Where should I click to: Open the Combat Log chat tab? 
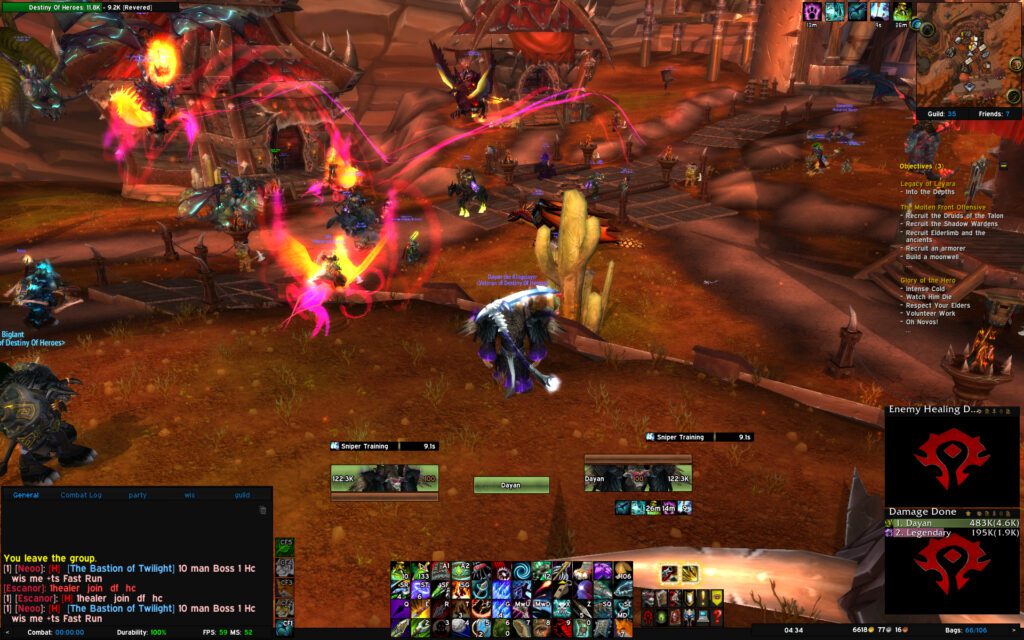click(x=79, y=495)
